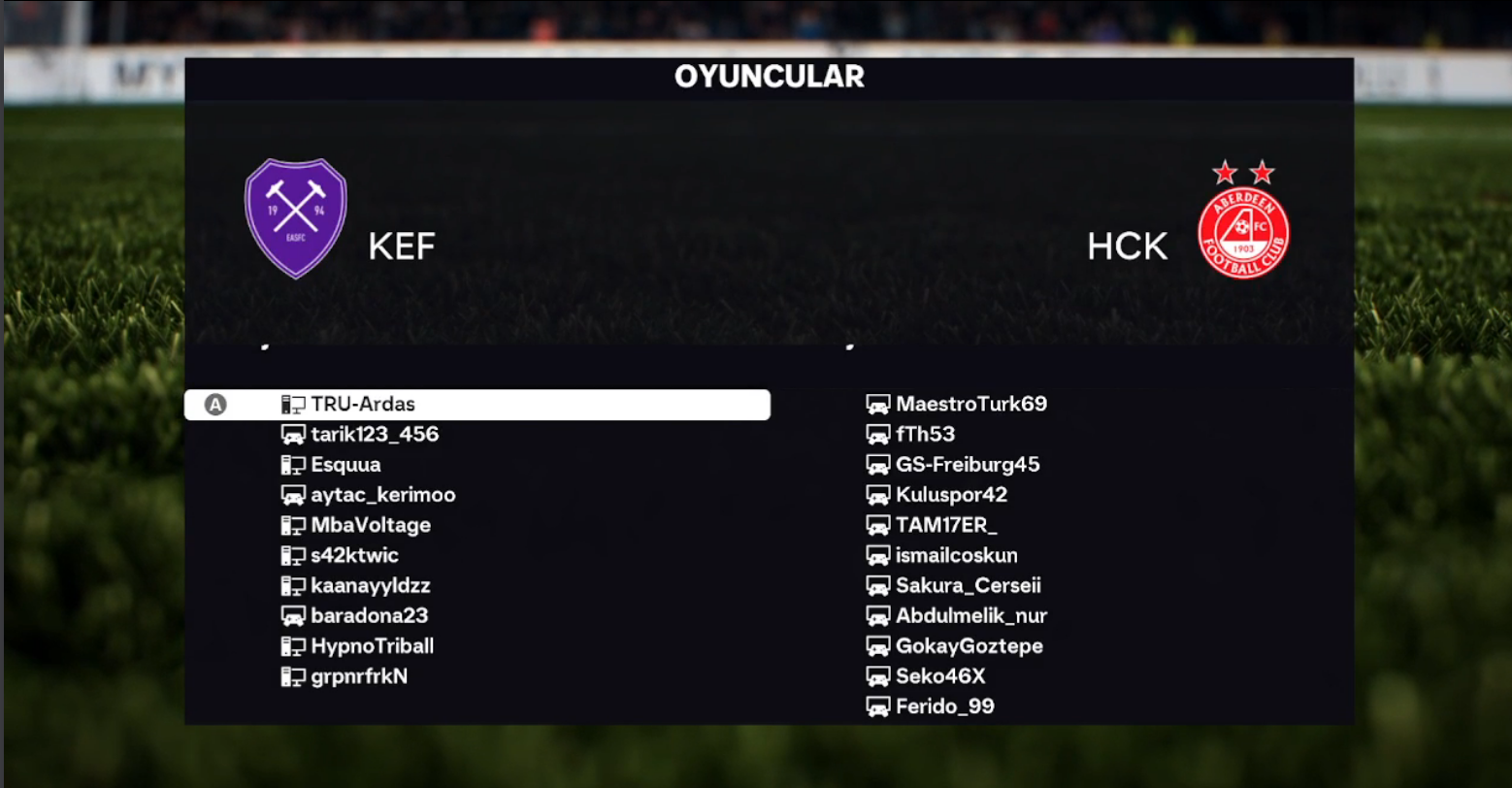Select player MbaVoltage
The image size is (1512, 788).
371,525
